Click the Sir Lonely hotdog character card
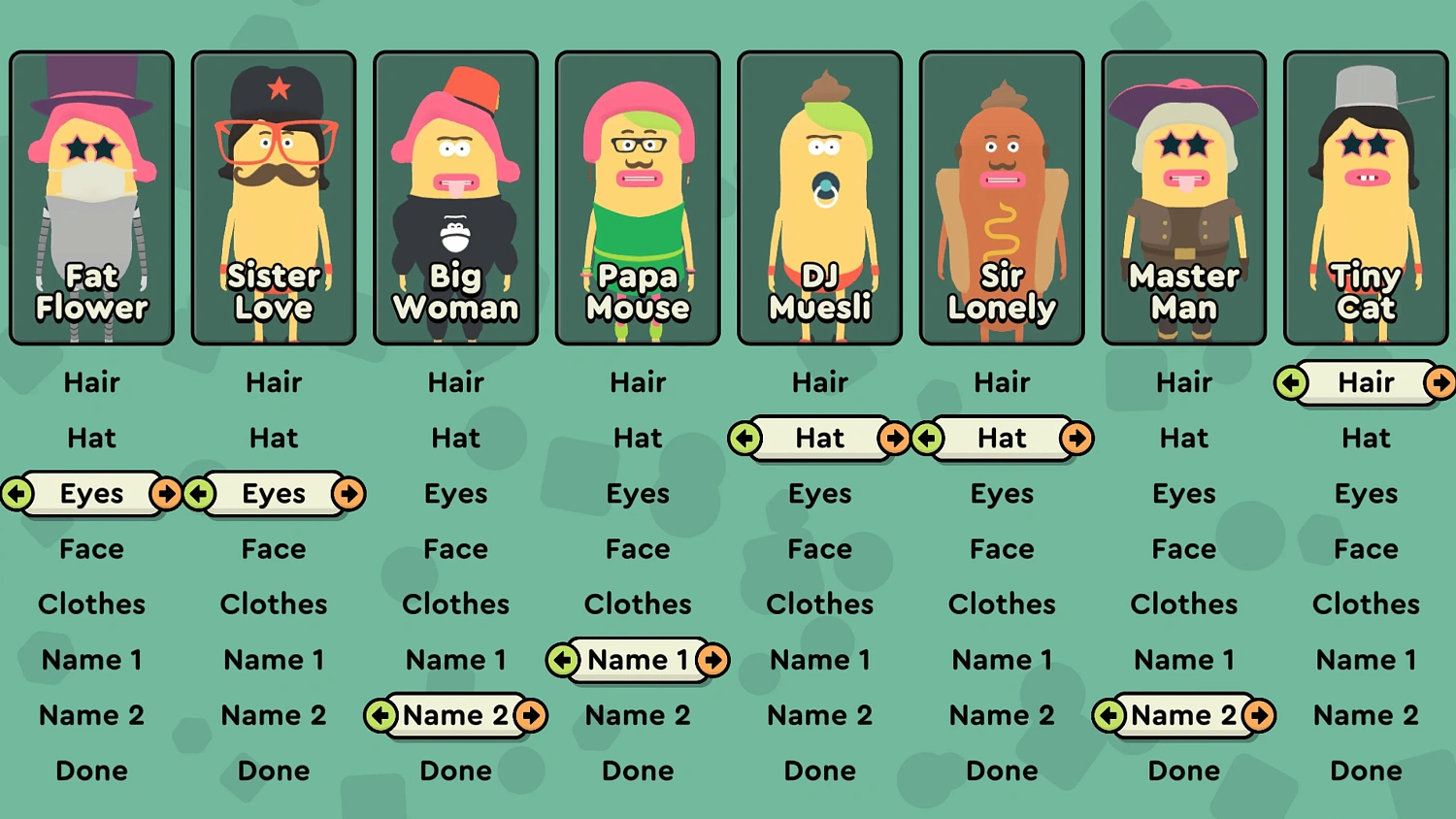Viewport: 1456px width, 819px height. [1002, 194]
